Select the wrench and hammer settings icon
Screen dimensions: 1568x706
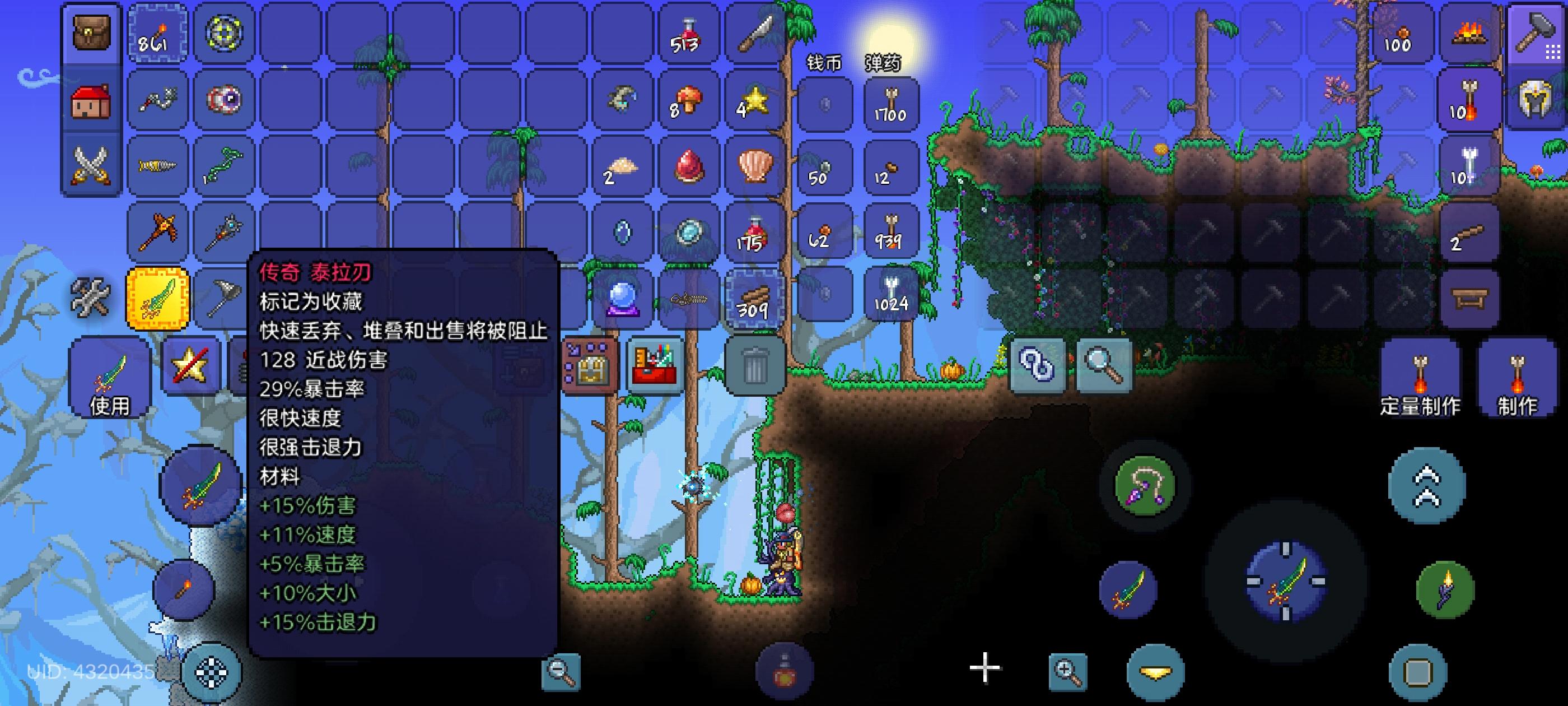coord(90,298)
